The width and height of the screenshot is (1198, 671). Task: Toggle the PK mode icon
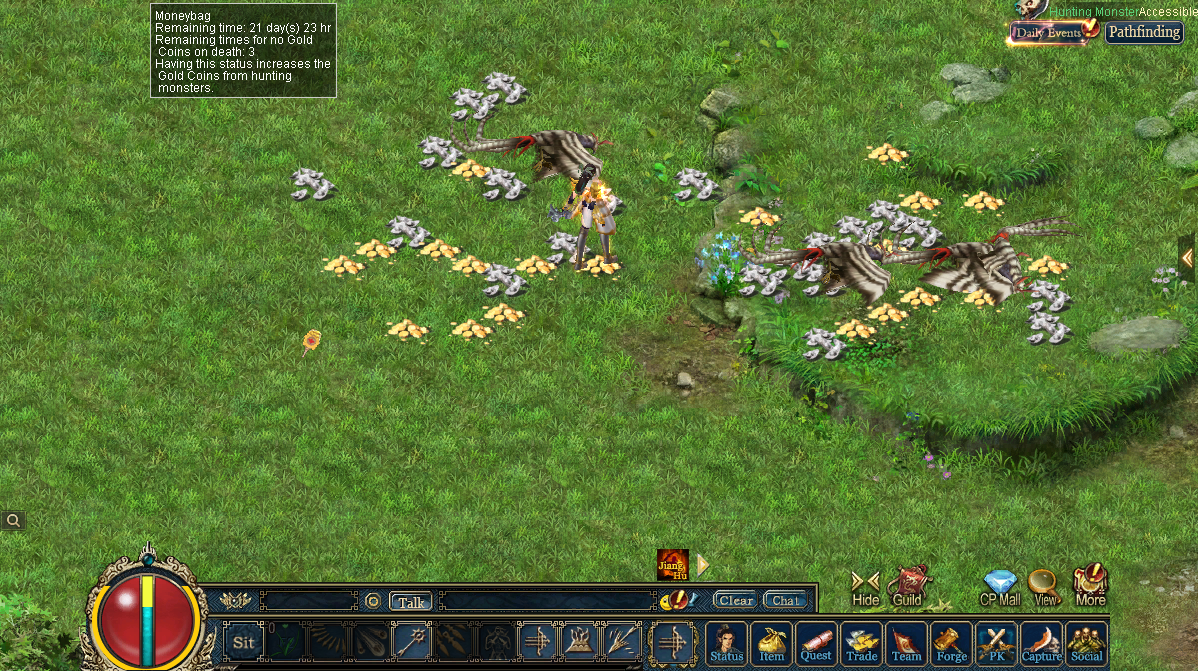point(996,643)
